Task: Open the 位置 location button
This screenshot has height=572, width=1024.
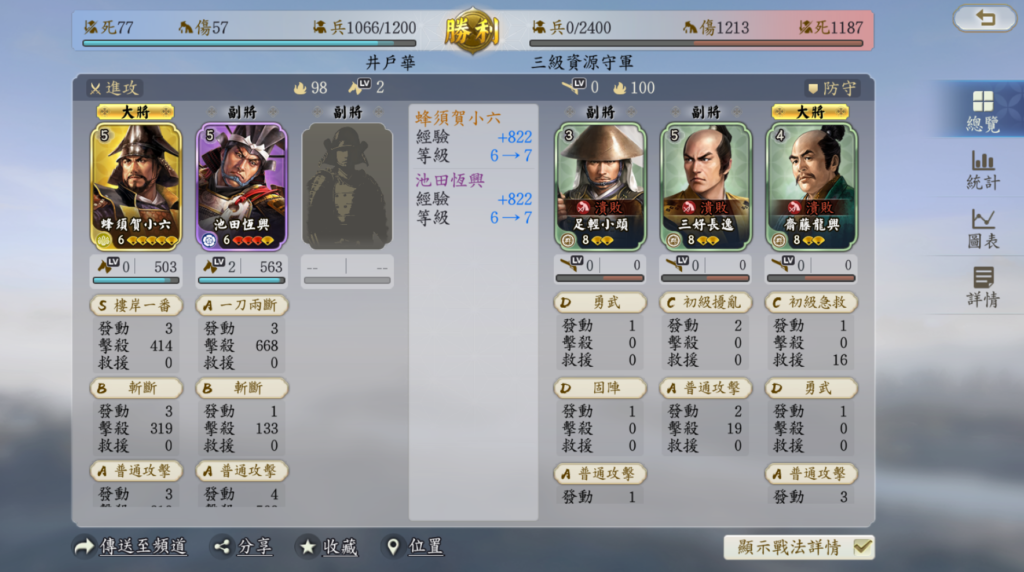Action: 415,547
